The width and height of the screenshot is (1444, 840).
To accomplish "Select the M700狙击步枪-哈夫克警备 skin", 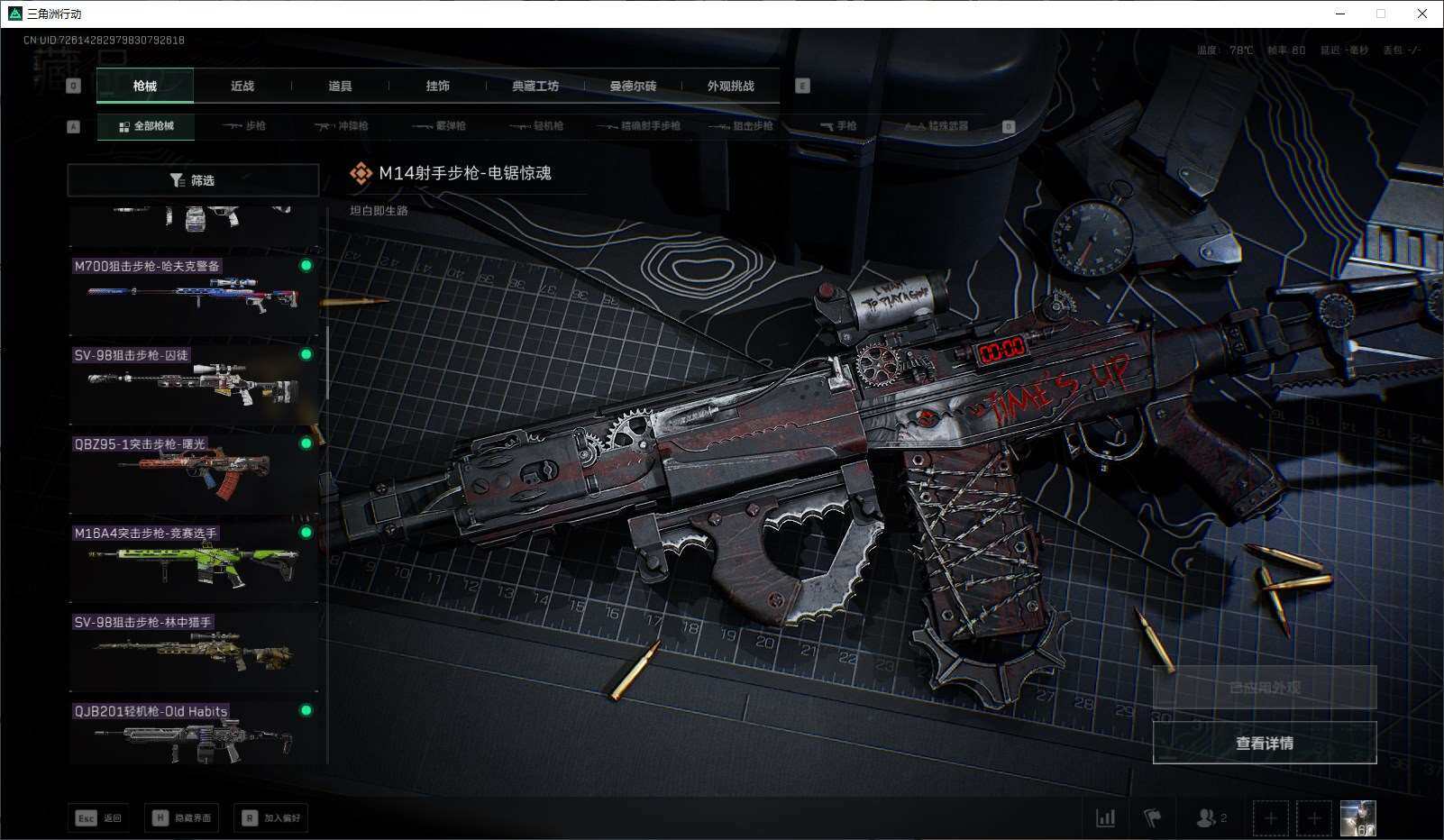I will click(x=194, y=295).
